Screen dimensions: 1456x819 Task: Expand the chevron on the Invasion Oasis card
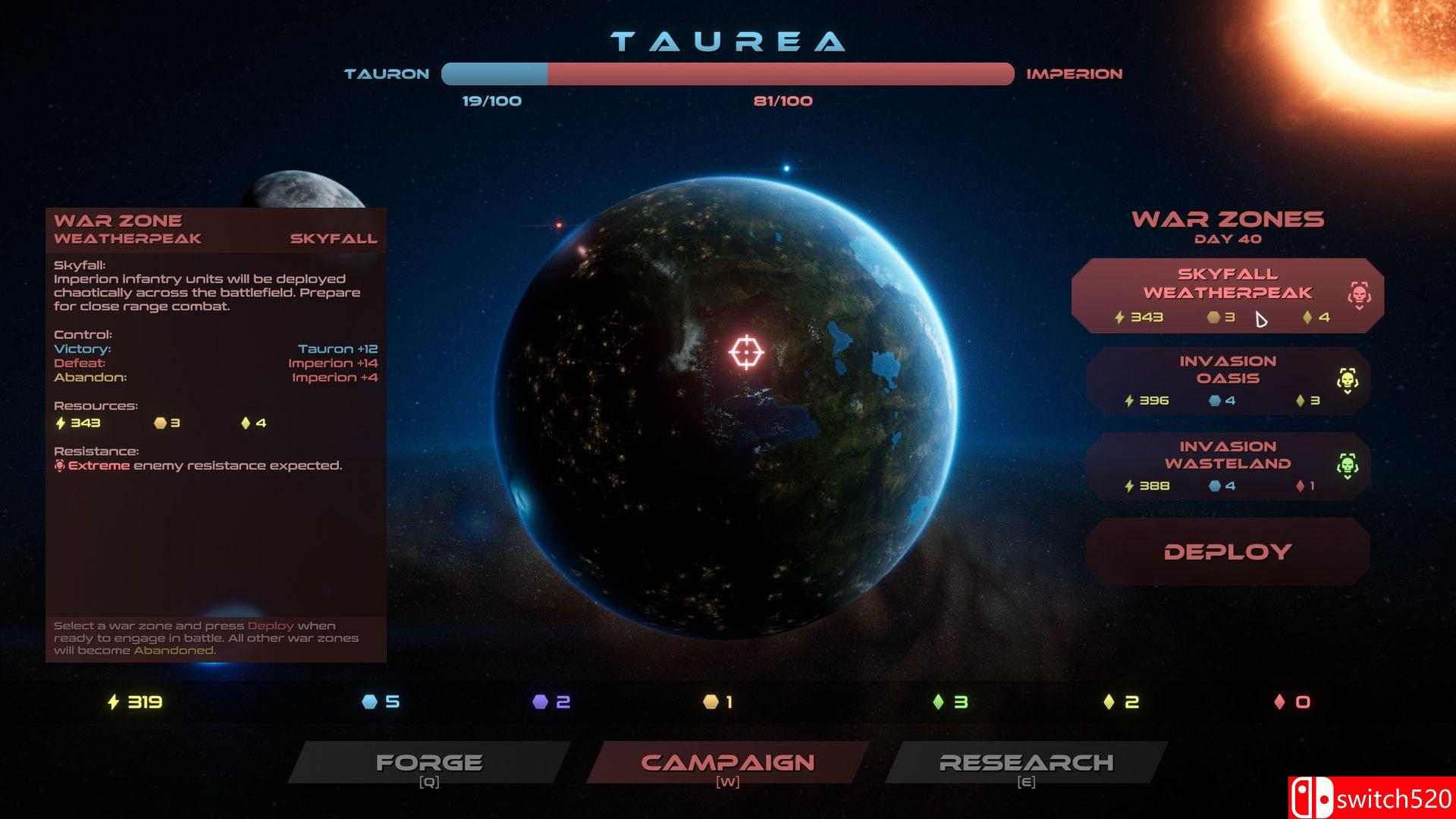pyautogui.click(x=1348, y=394)
